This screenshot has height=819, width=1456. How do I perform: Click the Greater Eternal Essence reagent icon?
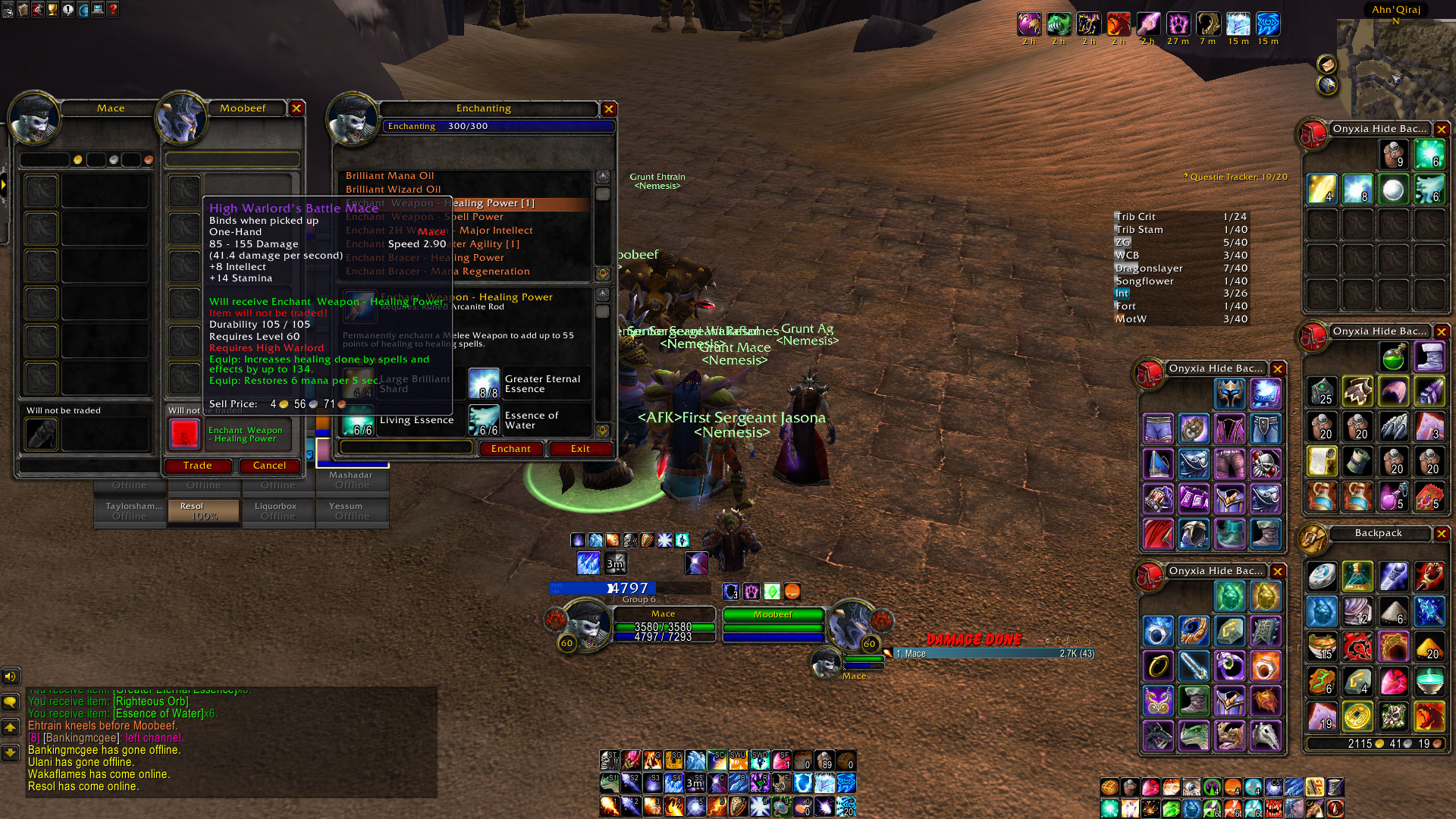click(x=483, y=384)
